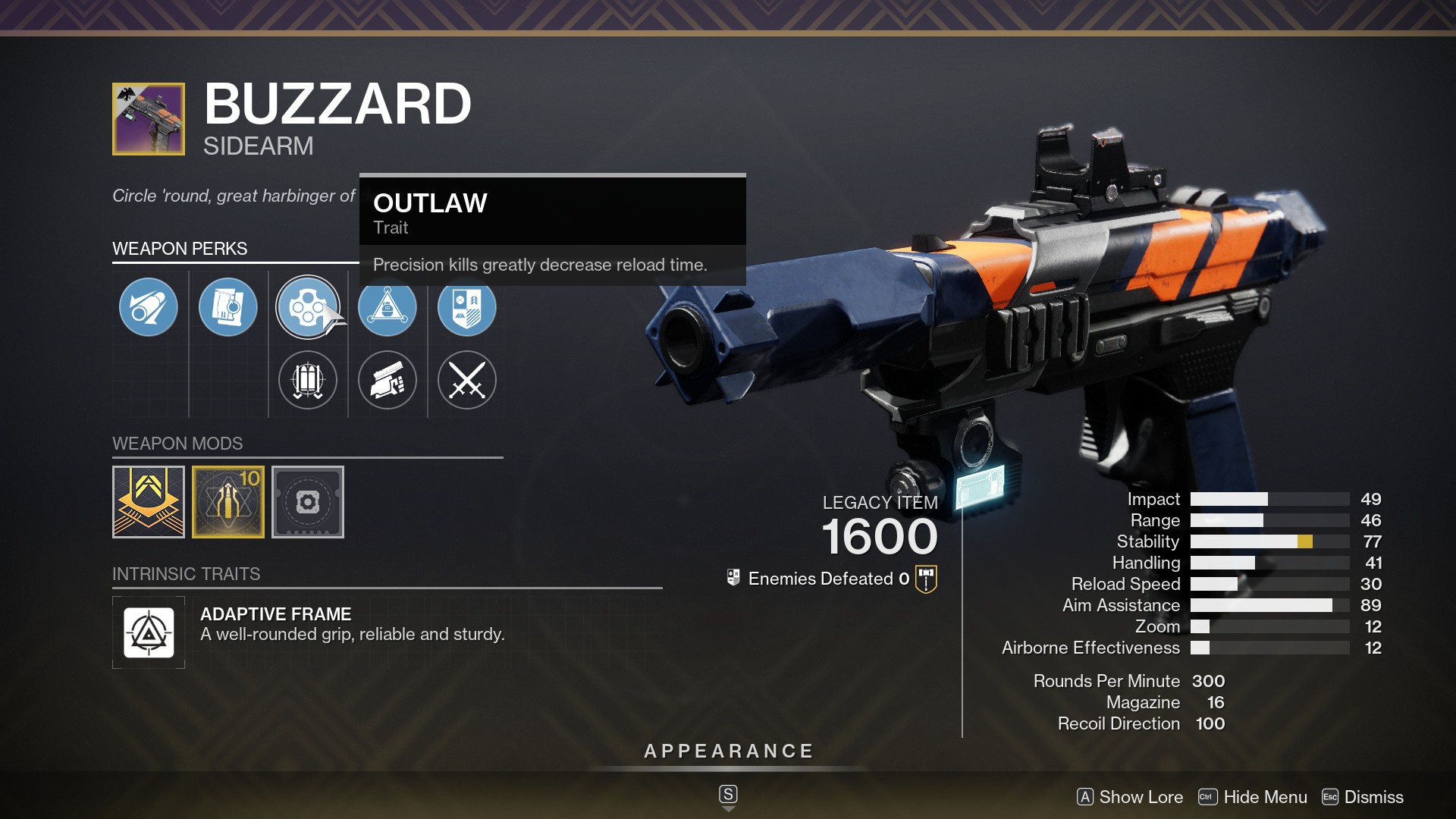Viewport: 1456px width, 819px height.
Task: Open the Appearance section
Action: click(x=728, y=752)
